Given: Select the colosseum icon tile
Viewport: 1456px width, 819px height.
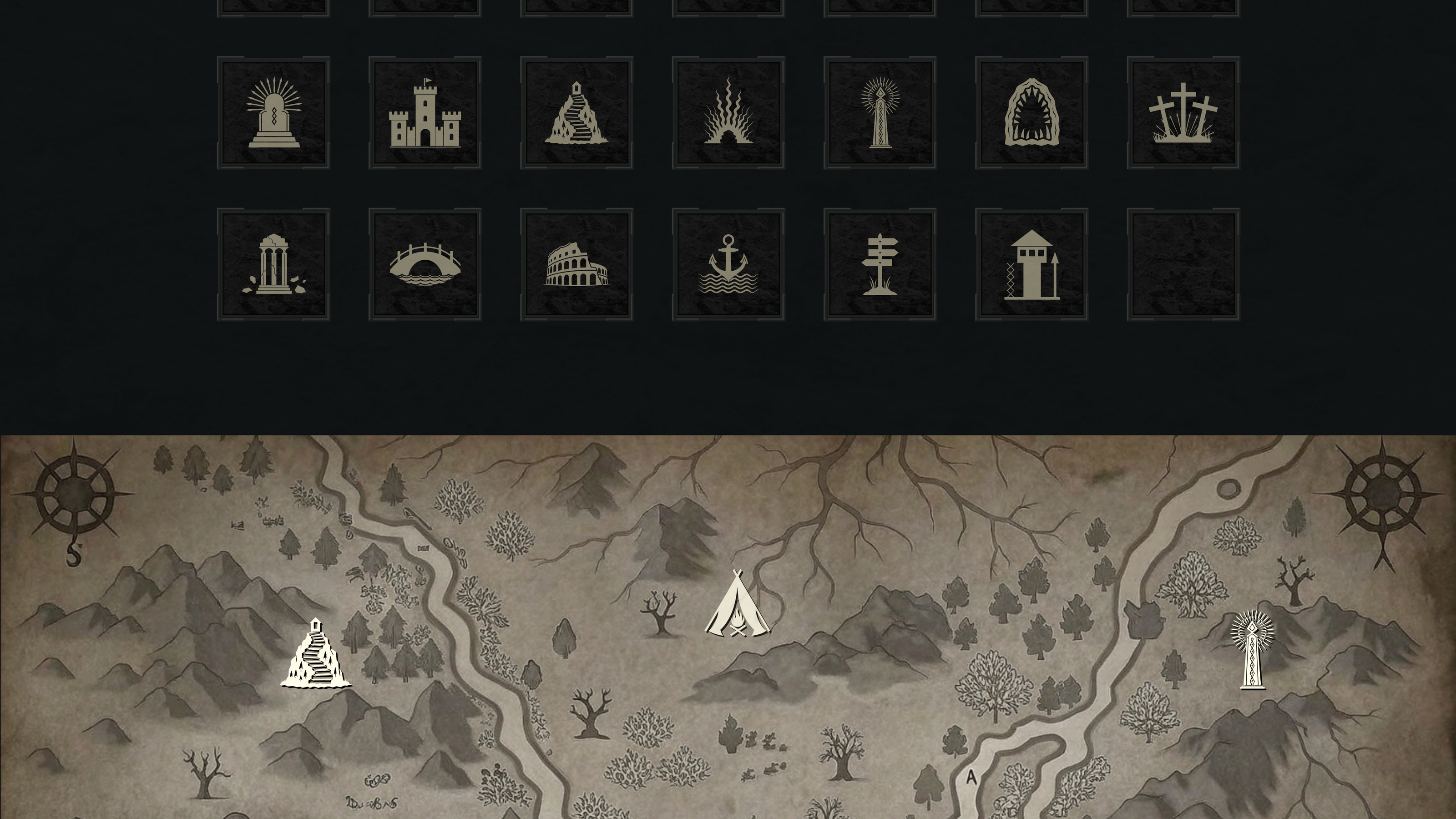Looking at the screenshot, I should pyautogui.click(x=576, y=264).
